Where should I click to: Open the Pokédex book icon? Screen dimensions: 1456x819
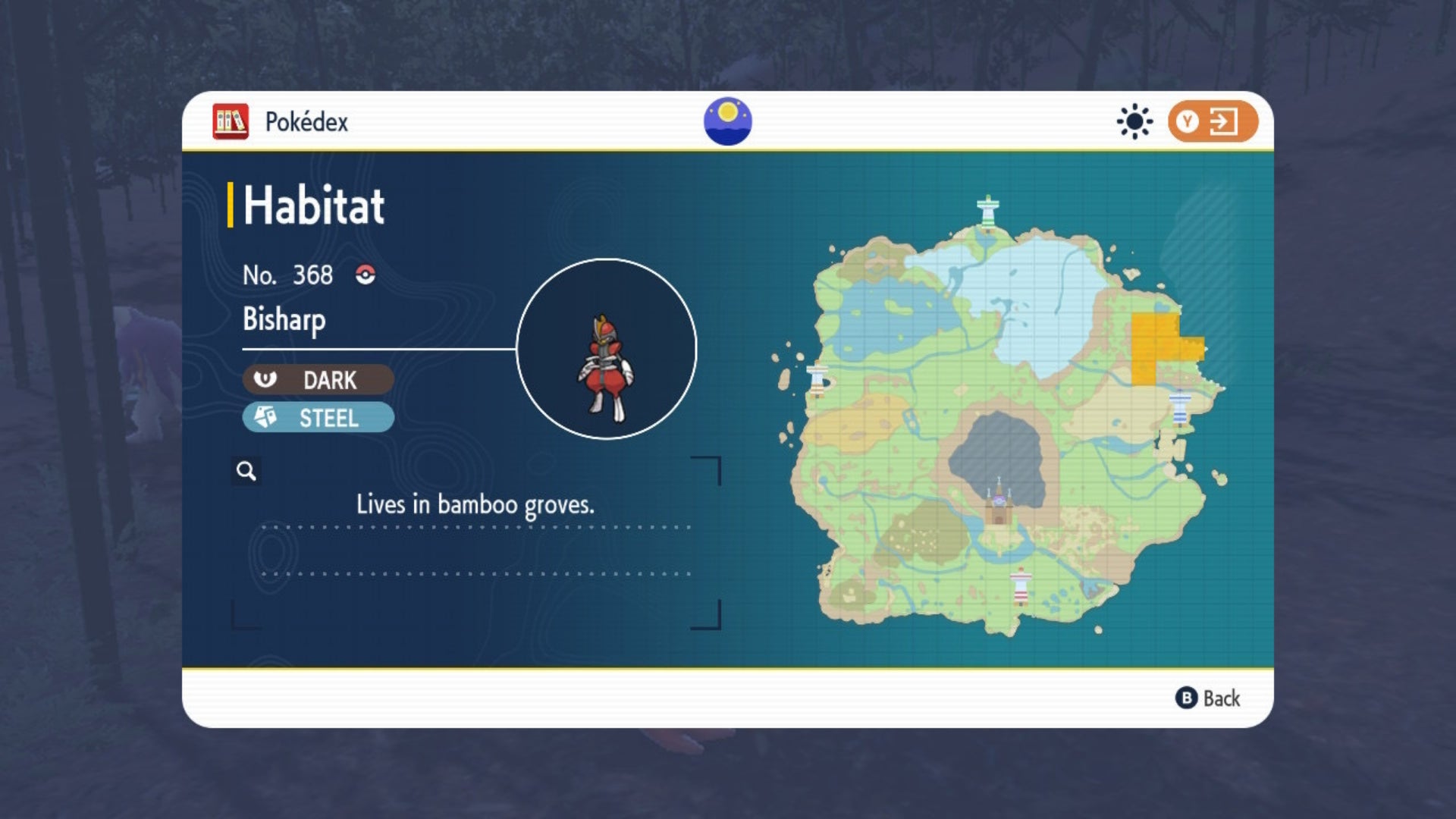click(x=230, y=120)
